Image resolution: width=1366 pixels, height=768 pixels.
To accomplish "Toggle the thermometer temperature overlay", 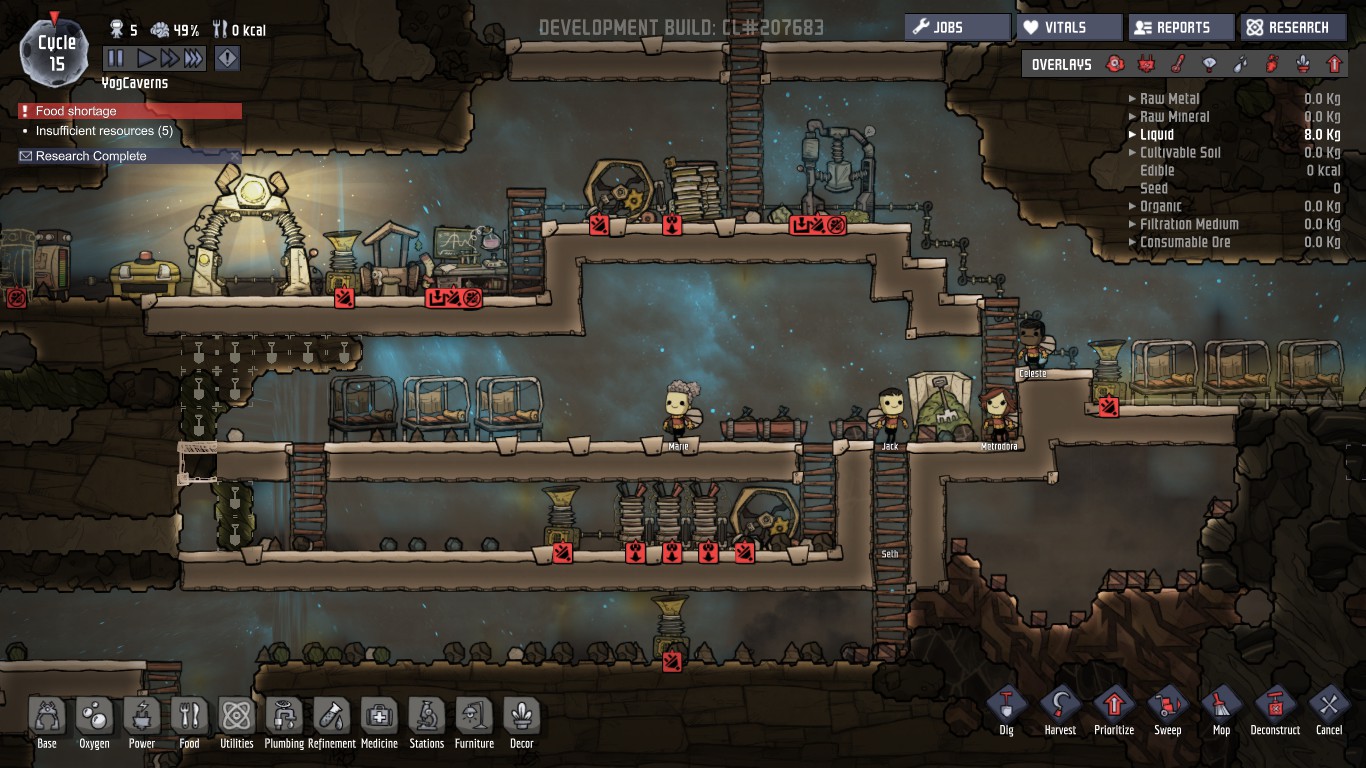I will pyautogui.click(x=1179, y=65).
